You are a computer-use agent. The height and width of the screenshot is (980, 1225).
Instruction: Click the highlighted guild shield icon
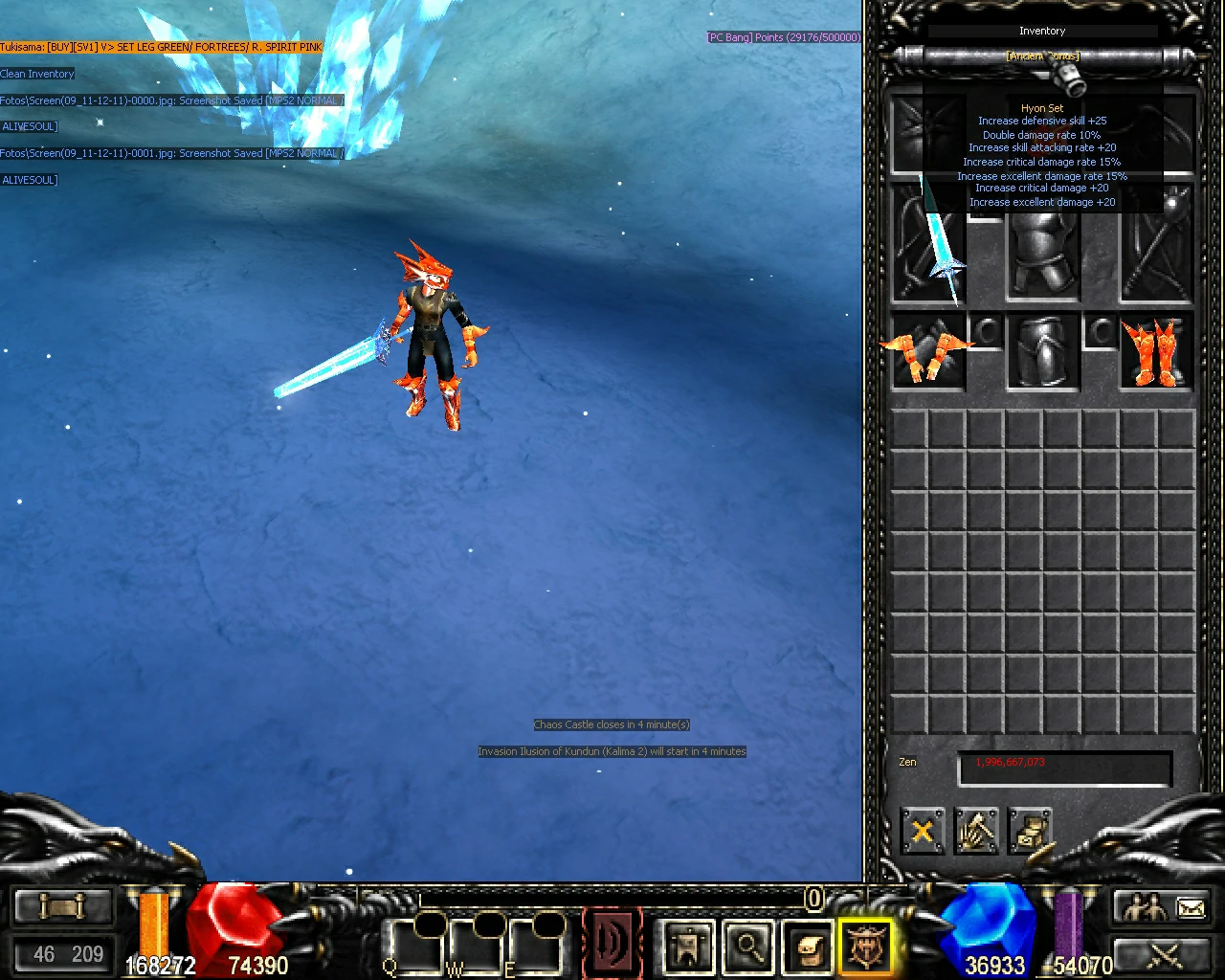(867, 947)
